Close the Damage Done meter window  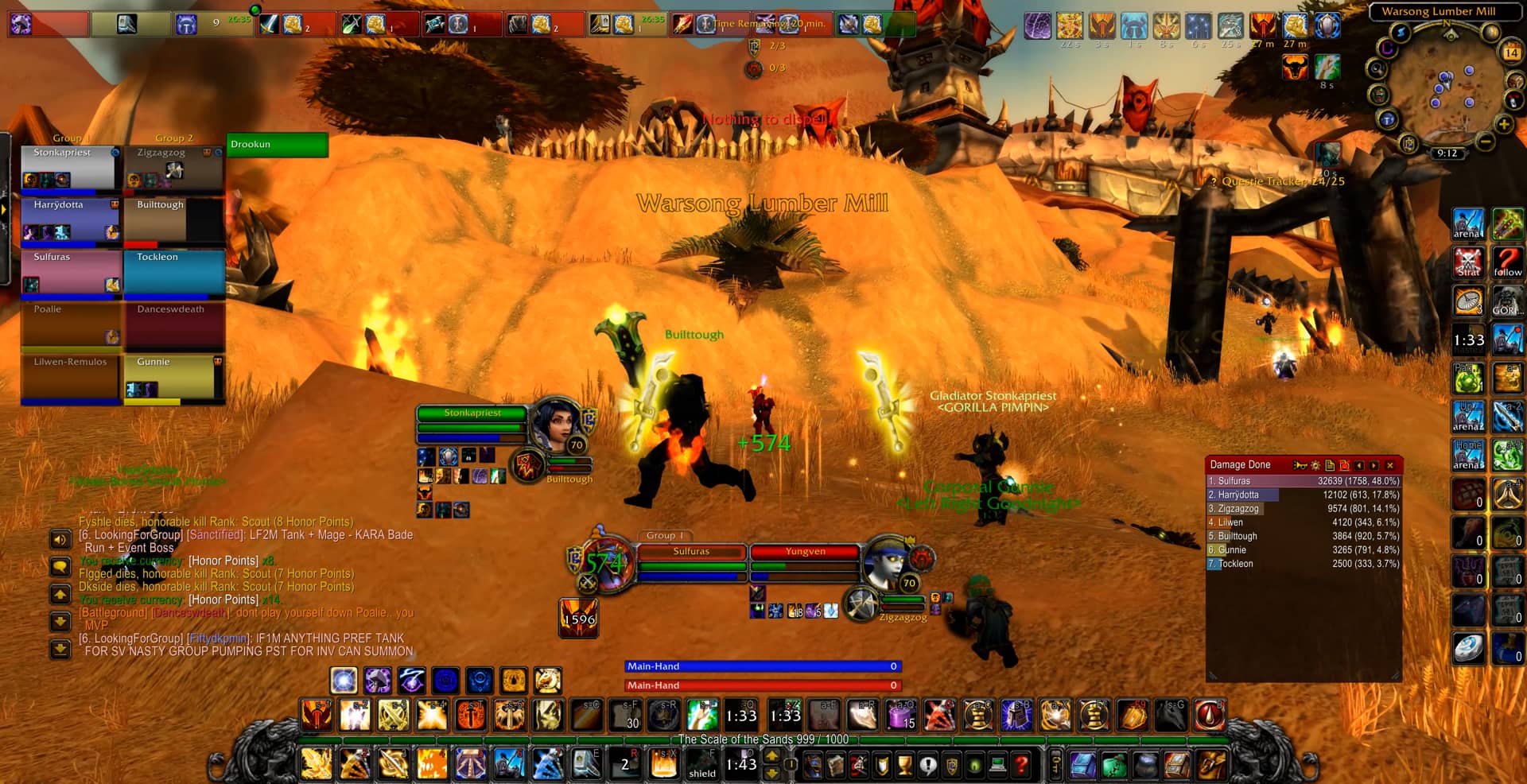[1390, 465]
